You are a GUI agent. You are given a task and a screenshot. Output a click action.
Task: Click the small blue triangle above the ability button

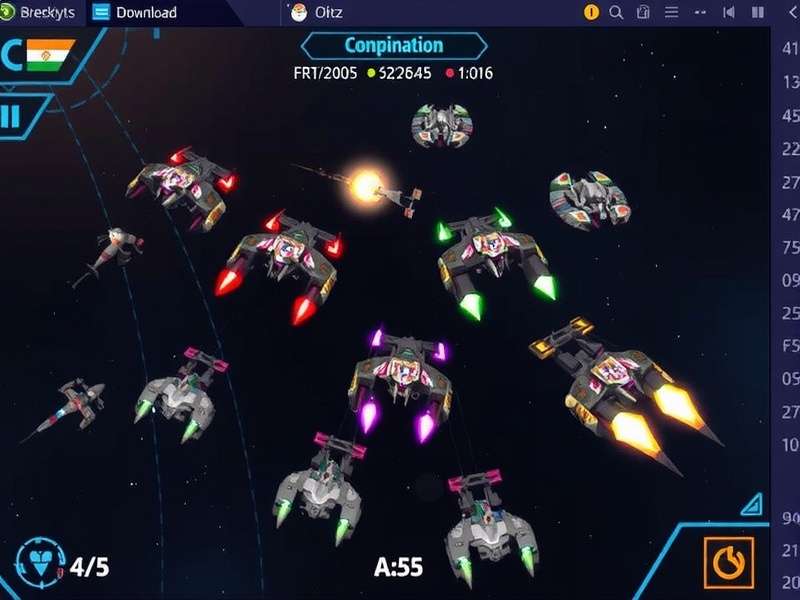pos(752,502)
